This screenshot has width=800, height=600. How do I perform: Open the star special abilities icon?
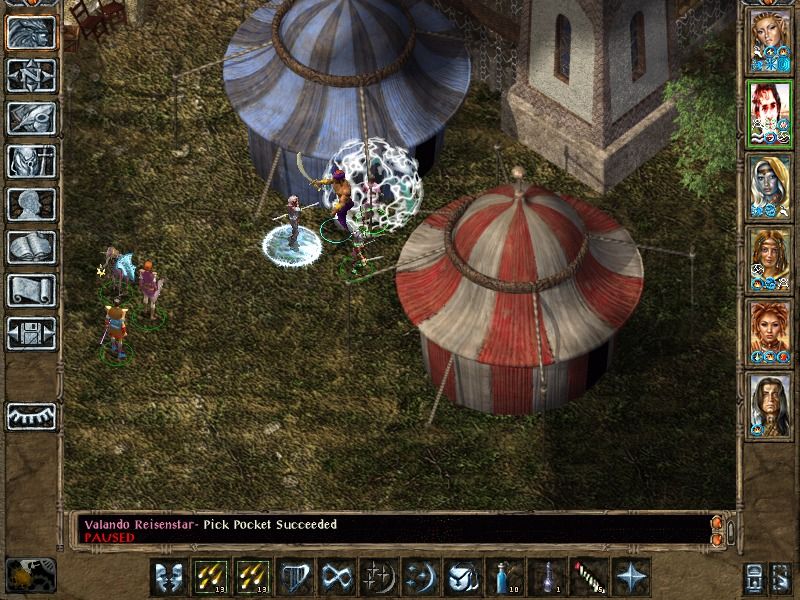coord(633,577)
